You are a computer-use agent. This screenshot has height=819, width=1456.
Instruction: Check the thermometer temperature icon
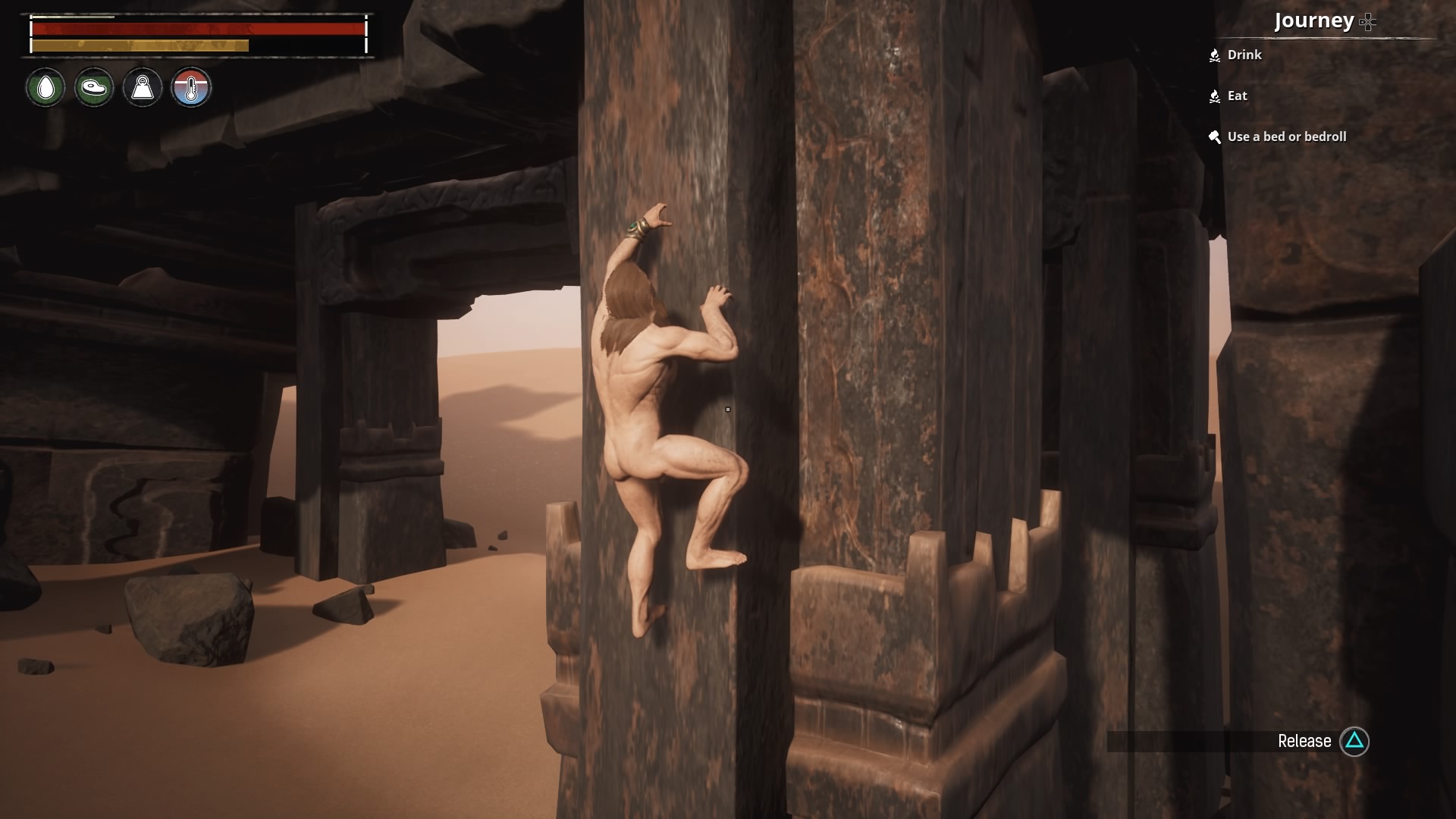(191, 88)
